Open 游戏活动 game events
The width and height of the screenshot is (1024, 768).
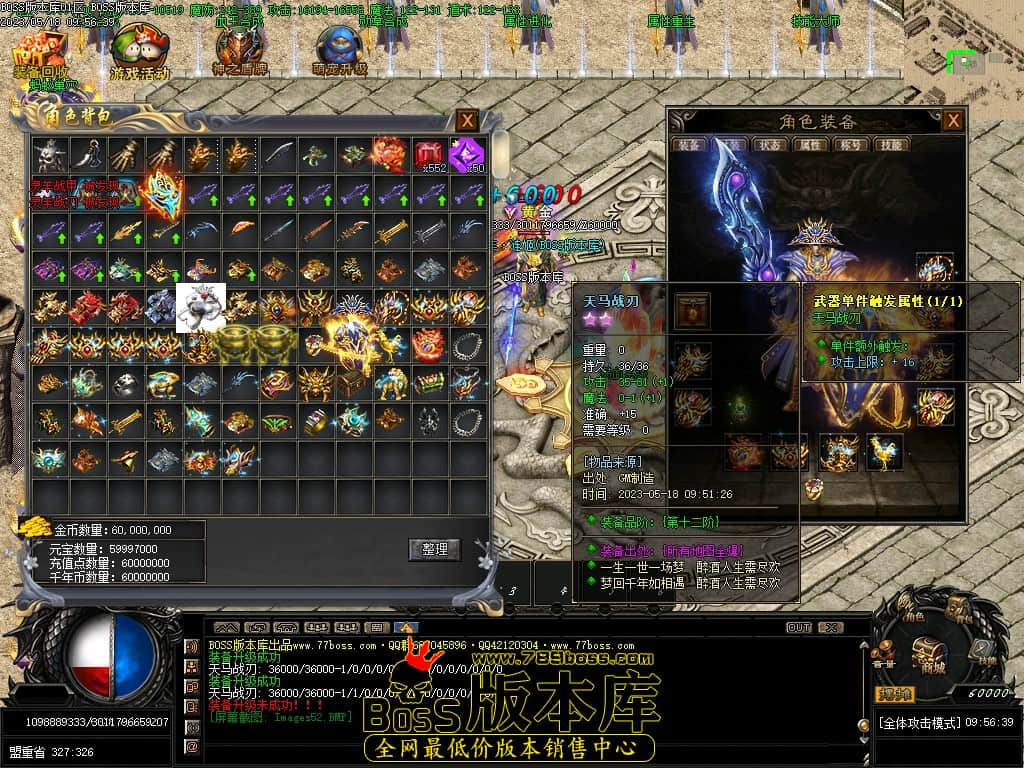point(139,52)
